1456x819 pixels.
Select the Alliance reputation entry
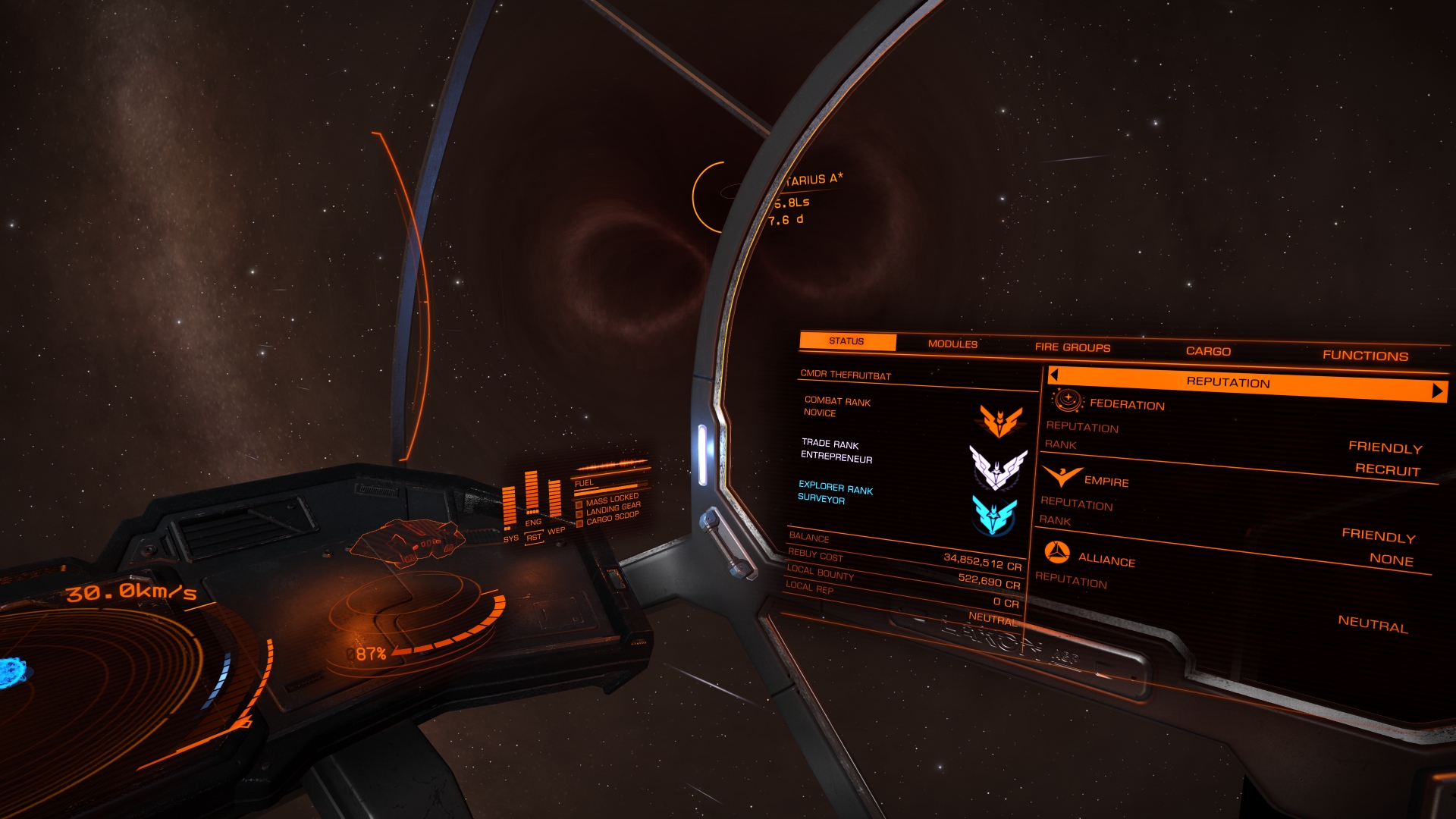(x=1106, y=560)
